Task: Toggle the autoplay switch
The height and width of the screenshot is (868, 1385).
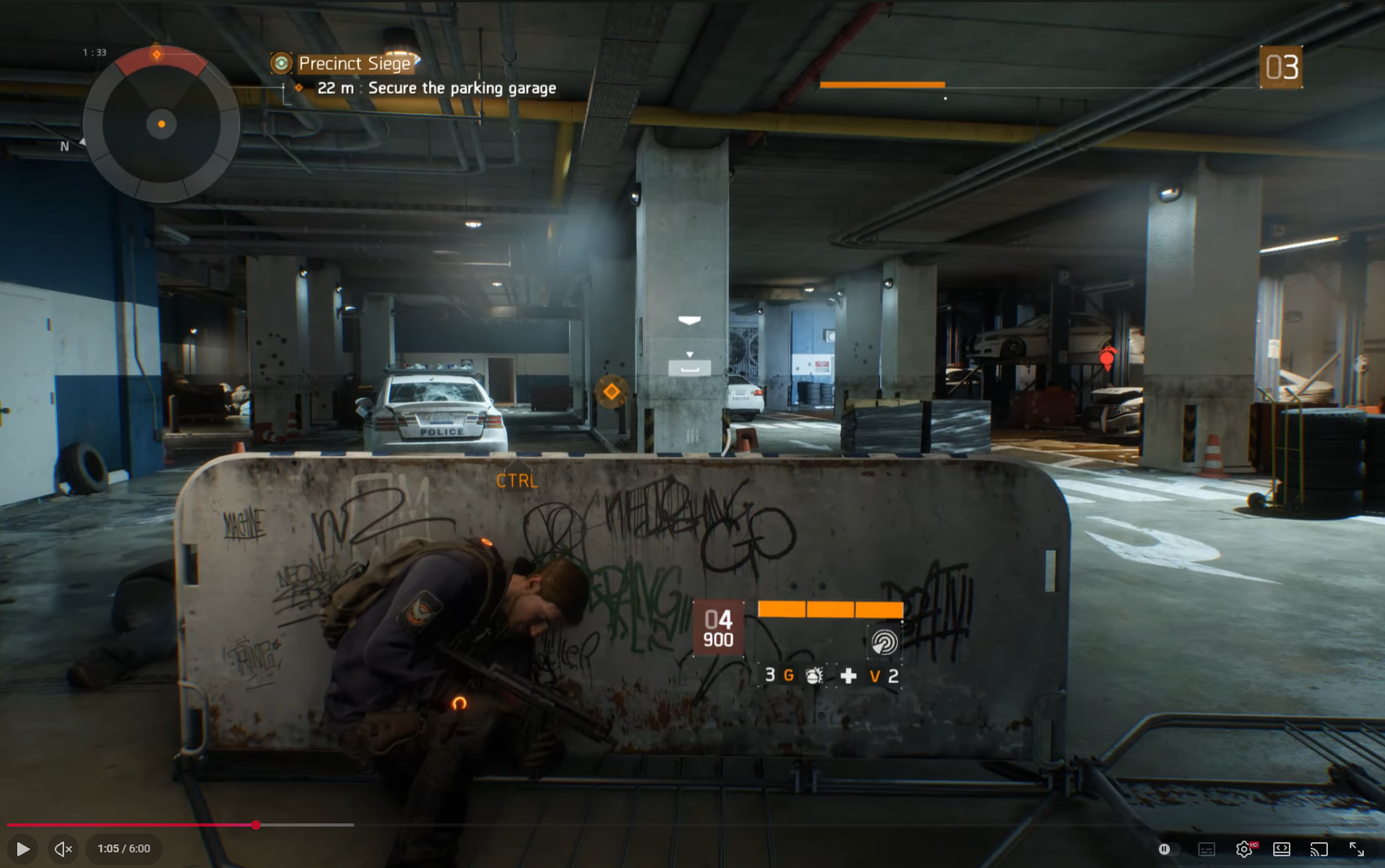Action: pos(1165,848)
